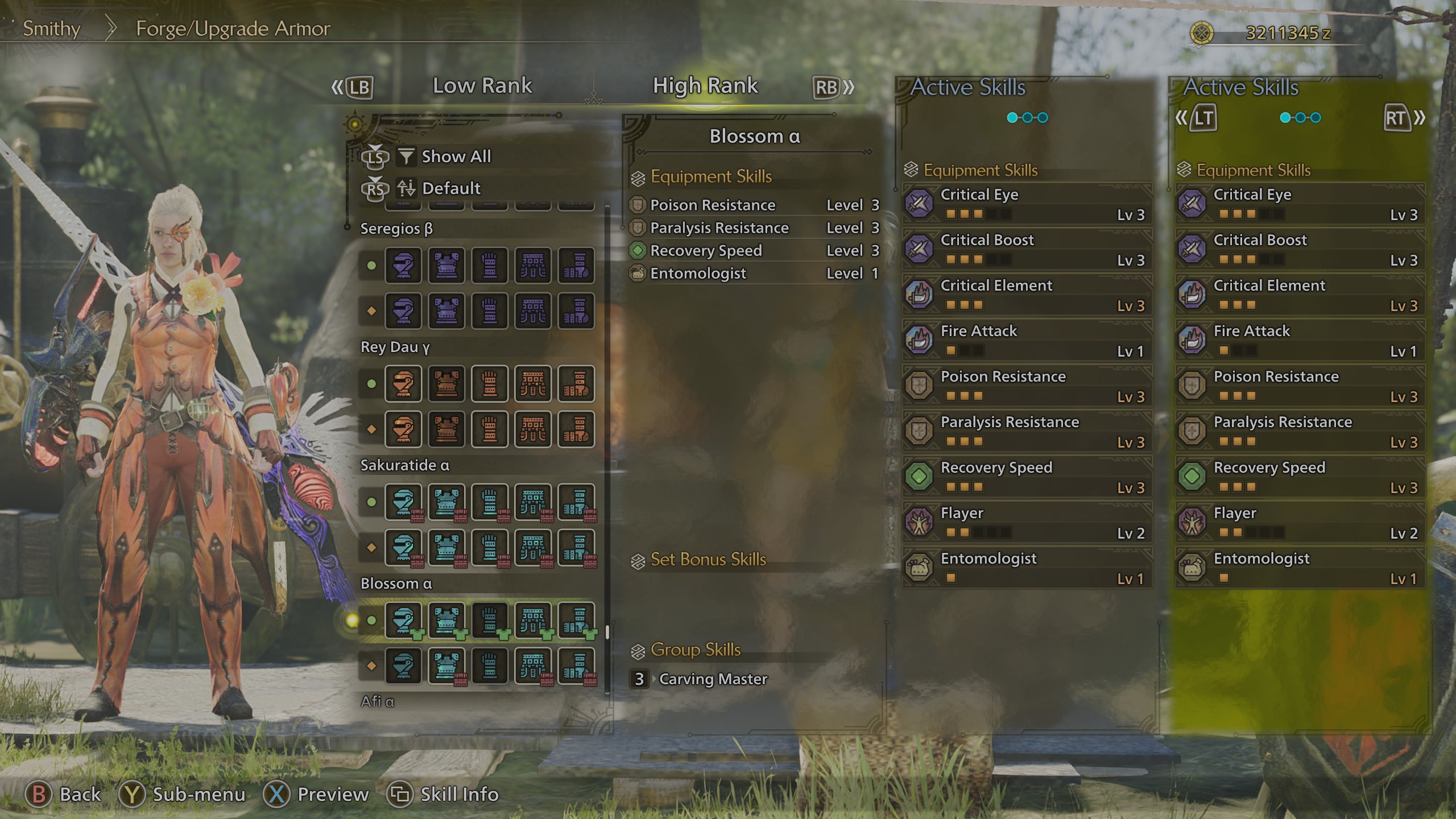Click the Recovery Speed skill icon
The height and width of the screenshot is (819, 1456).
[920, 477]
